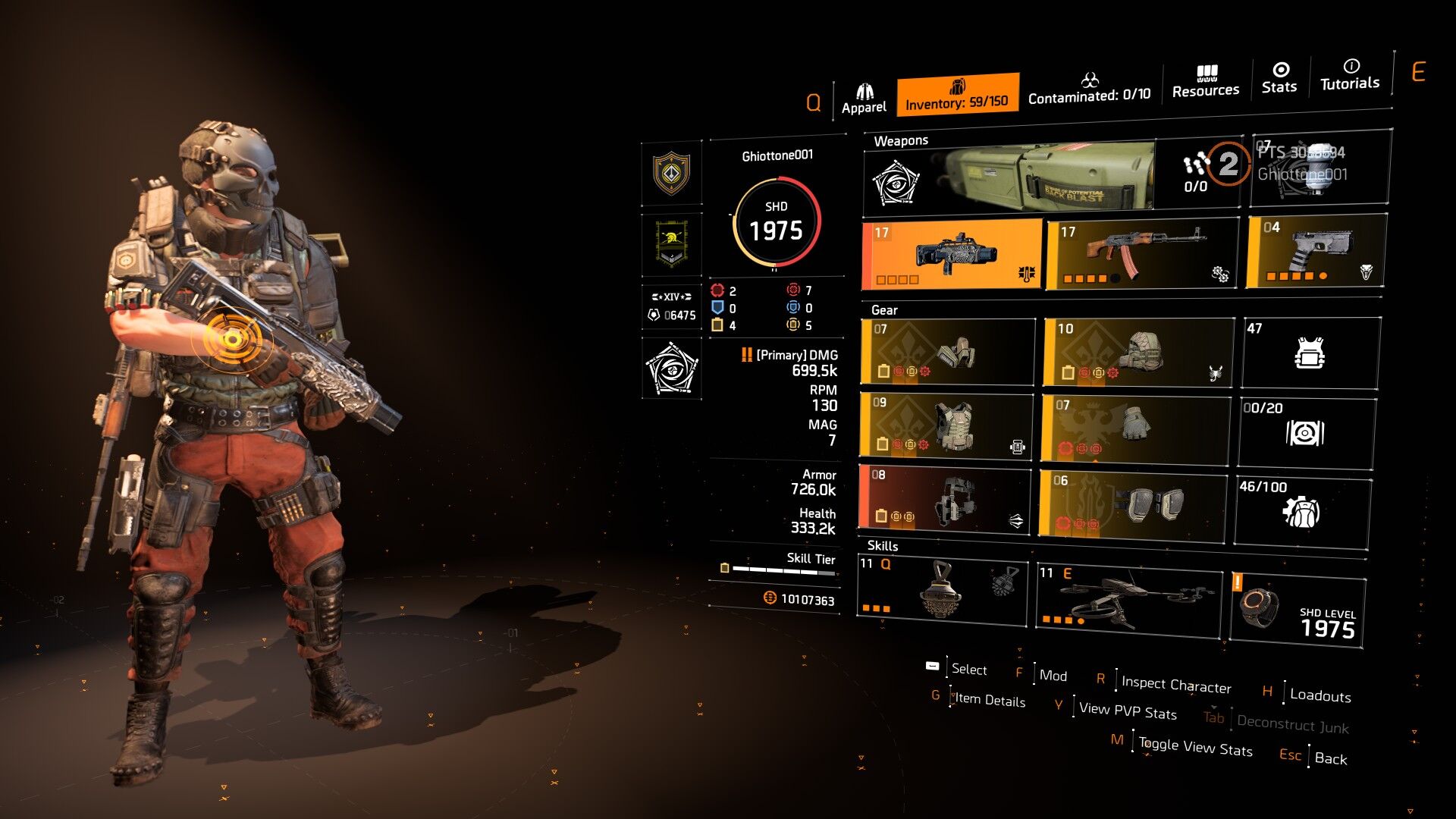Choose the backpack gear slot
The image size is (1456, 819).
coord(1137,353)
